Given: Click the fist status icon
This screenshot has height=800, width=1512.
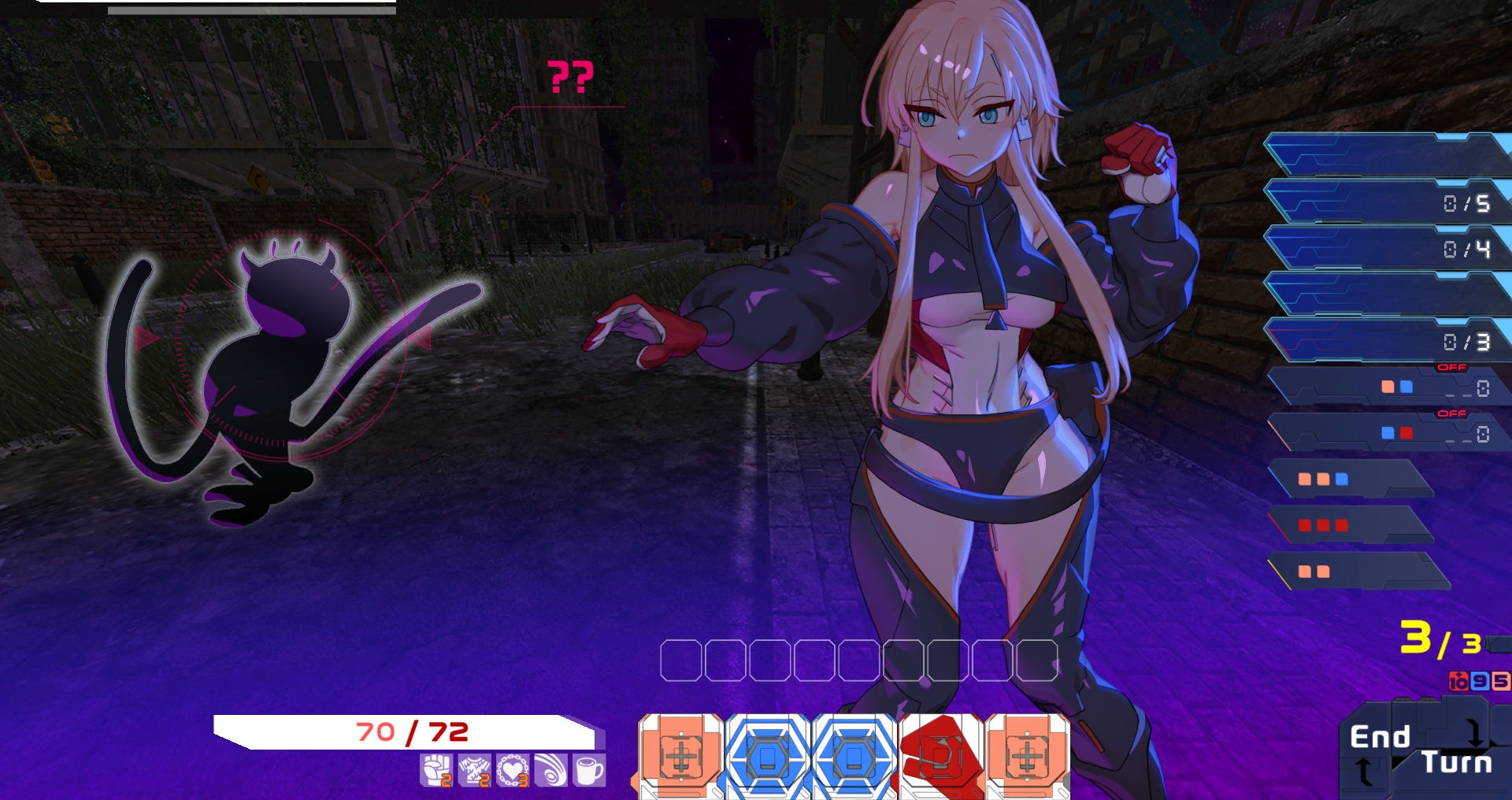Looking at the screenshot, I should (436, 770).
